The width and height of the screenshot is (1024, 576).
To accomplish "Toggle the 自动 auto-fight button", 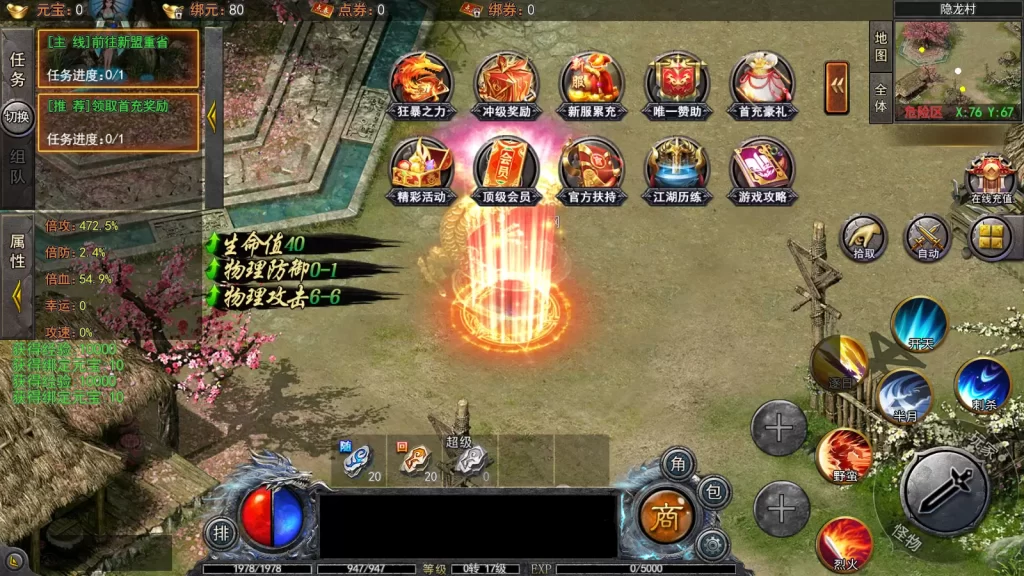I will (927, 238).
